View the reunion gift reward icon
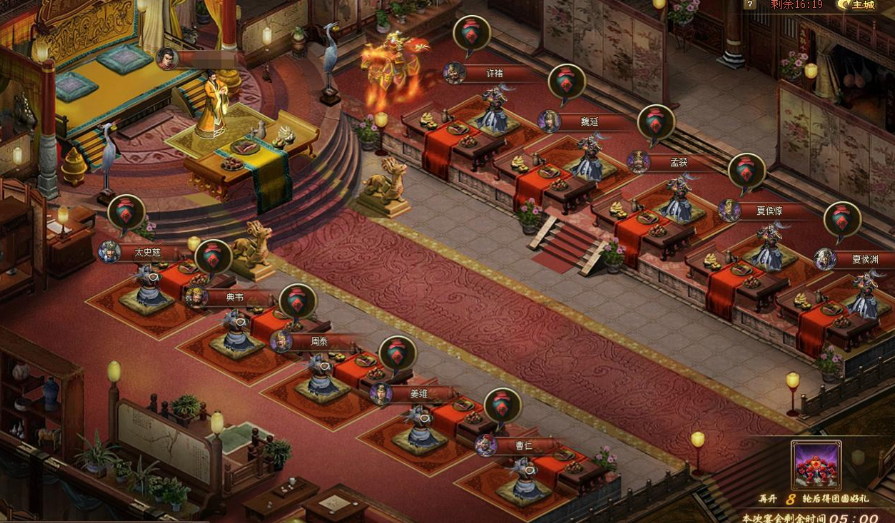 point(816,464)
